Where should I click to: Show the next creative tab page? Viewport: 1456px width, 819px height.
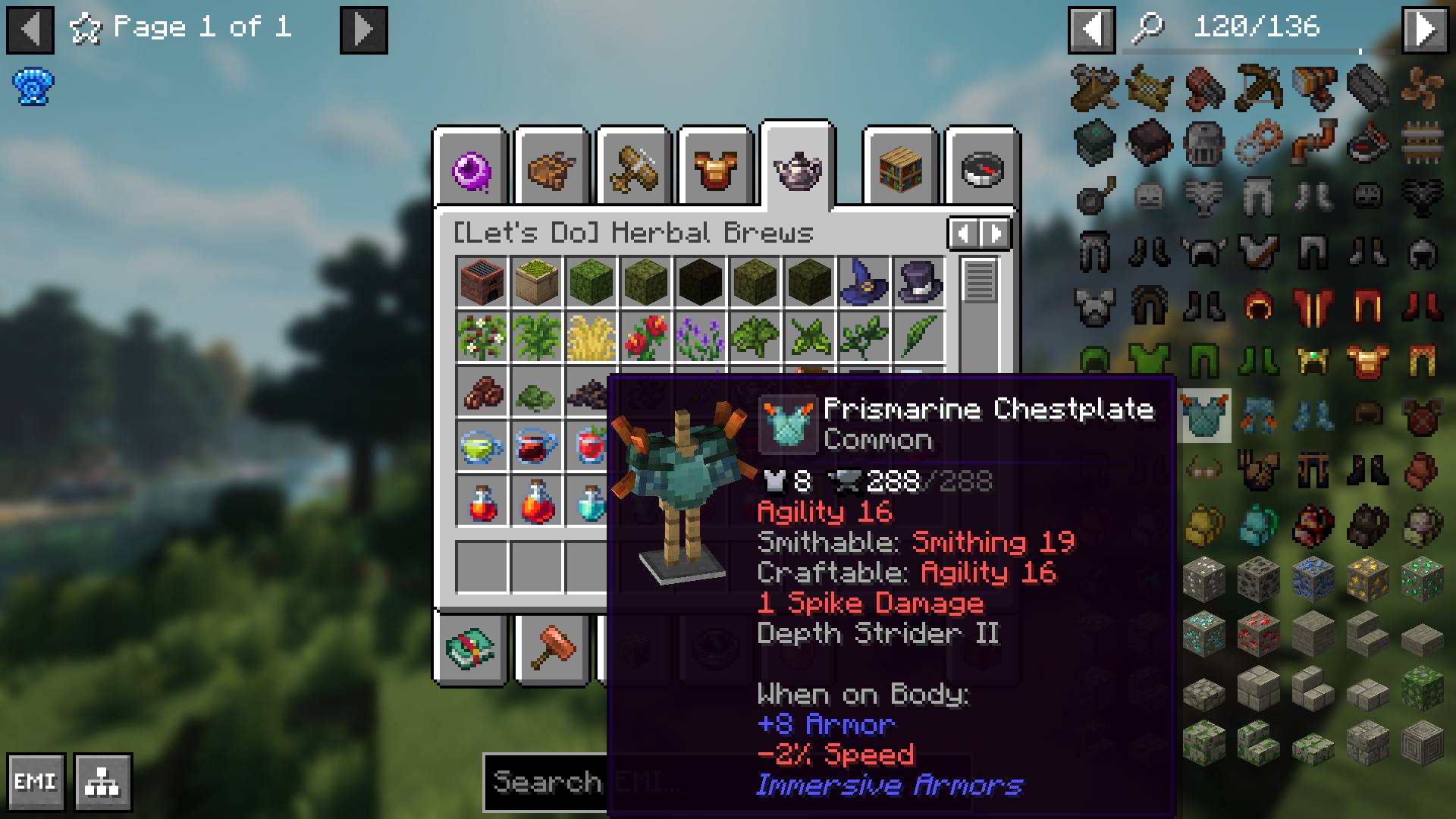click(996, 234)
